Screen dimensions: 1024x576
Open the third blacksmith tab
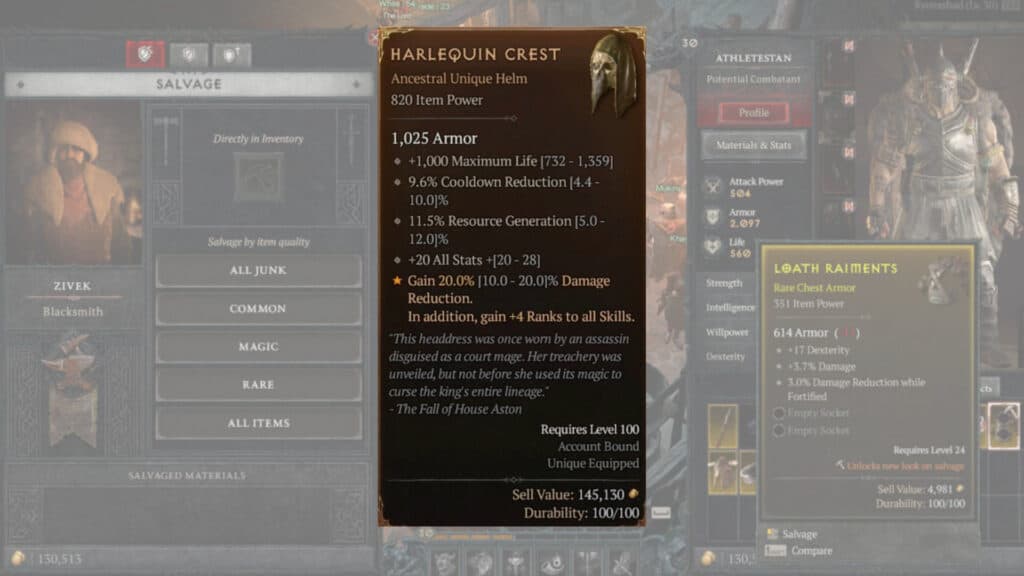pyautogui.click(x=231, y=55)
